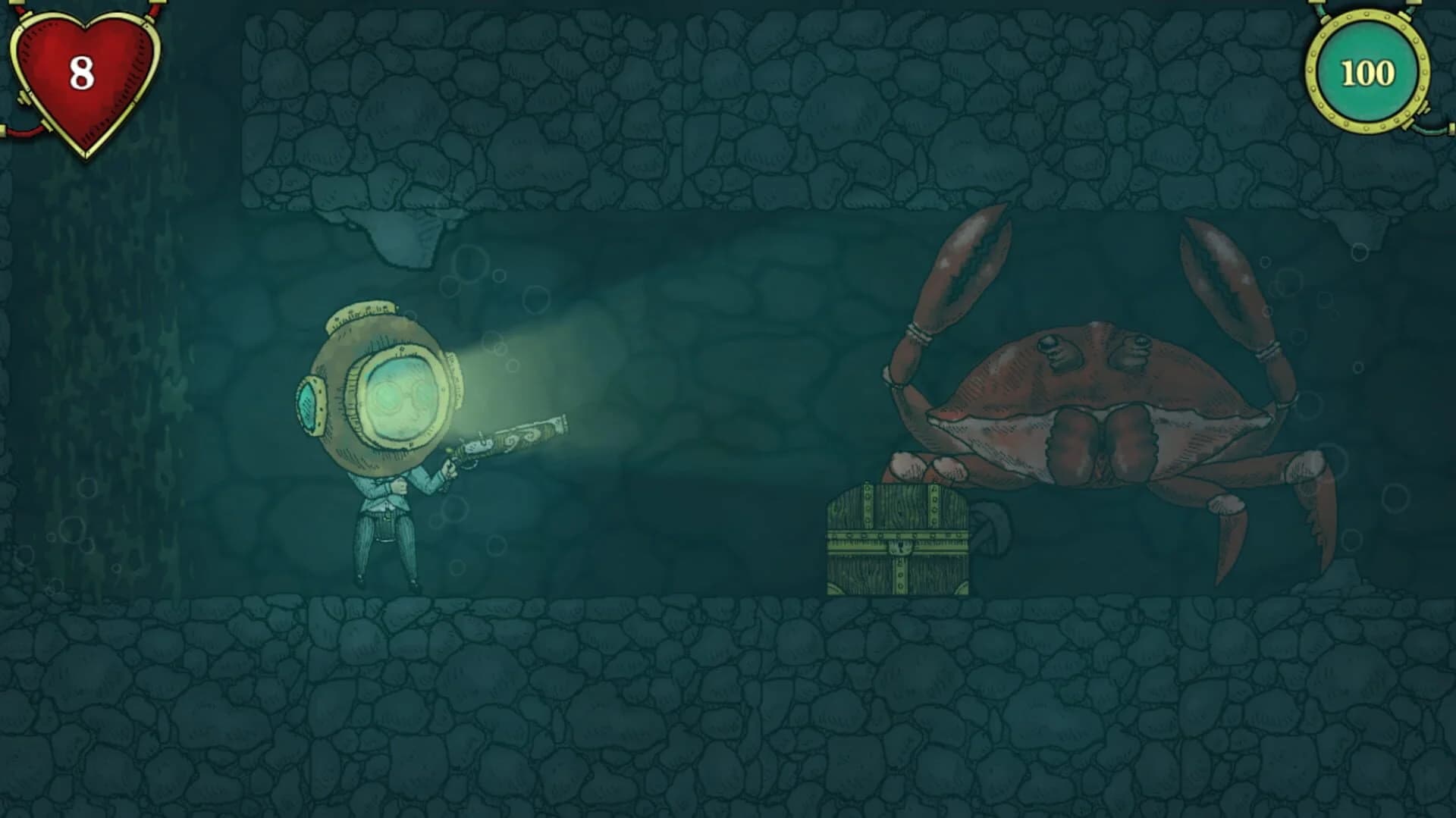The width and height of the screenshot is (1456, 818).
Task: Click the diver's helmet side porthole
Action: (x=311, y=402)
